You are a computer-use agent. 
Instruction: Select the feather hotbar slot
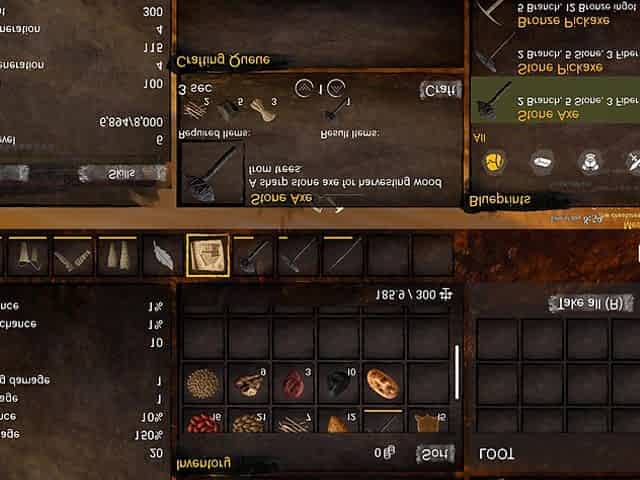[x=163, y=256]
